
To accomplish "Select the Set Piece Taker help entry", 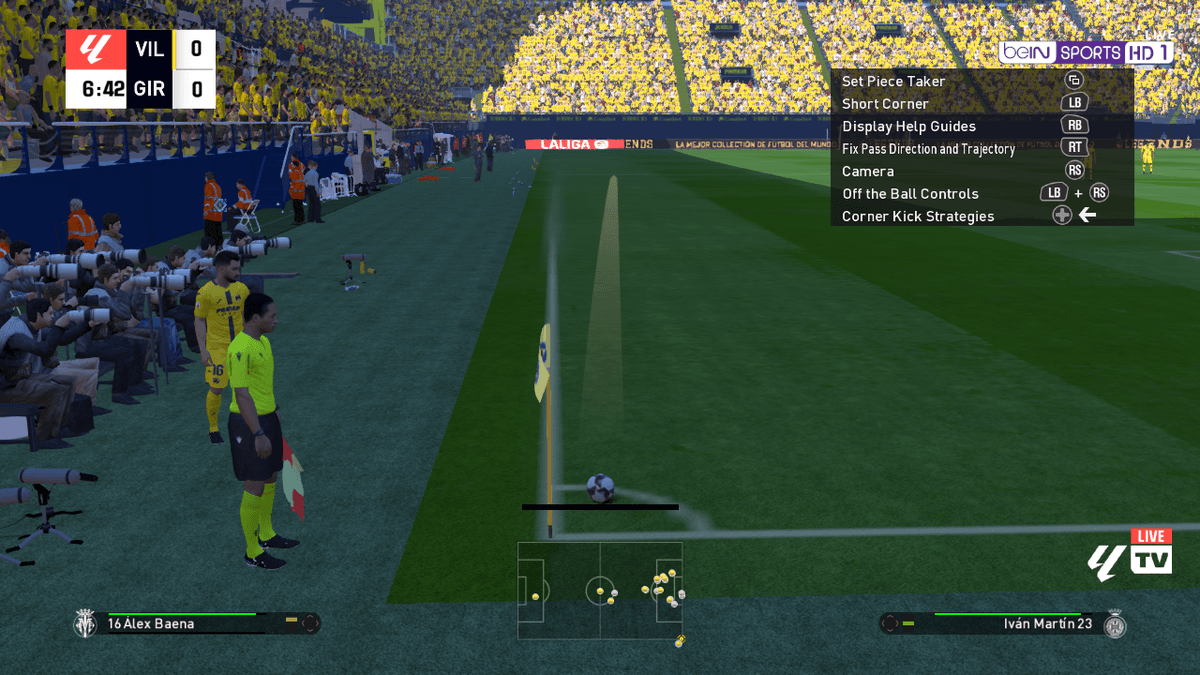I will click(x=893, y=81).
